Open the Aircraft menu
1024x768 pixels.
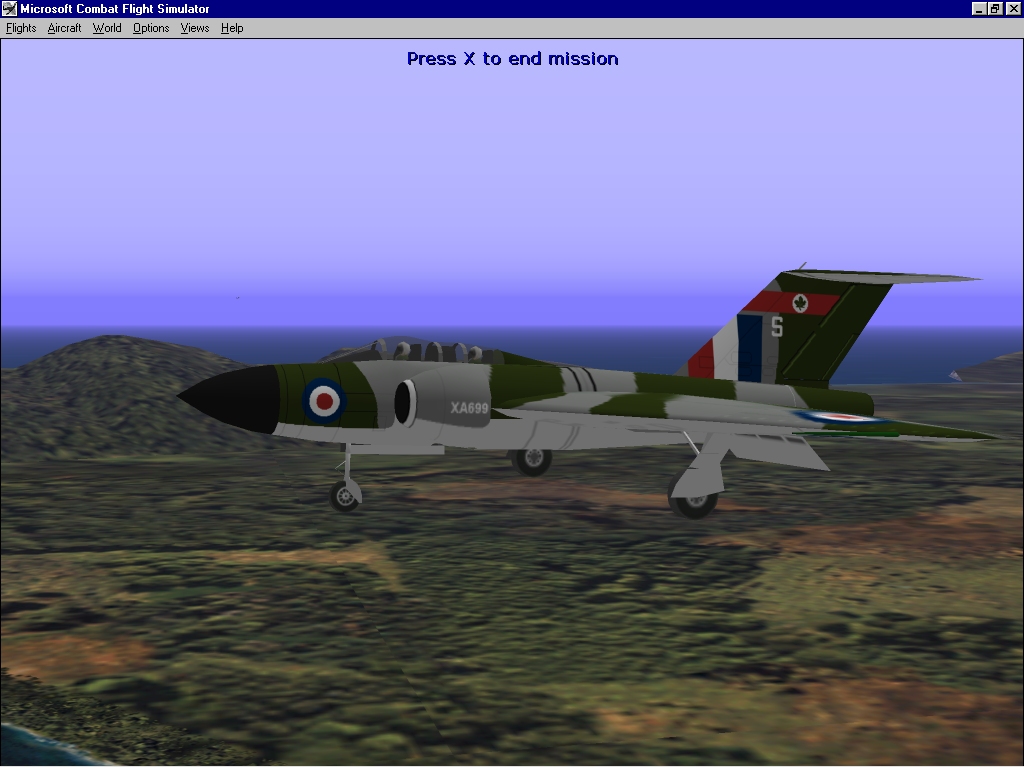coord(64,28)
